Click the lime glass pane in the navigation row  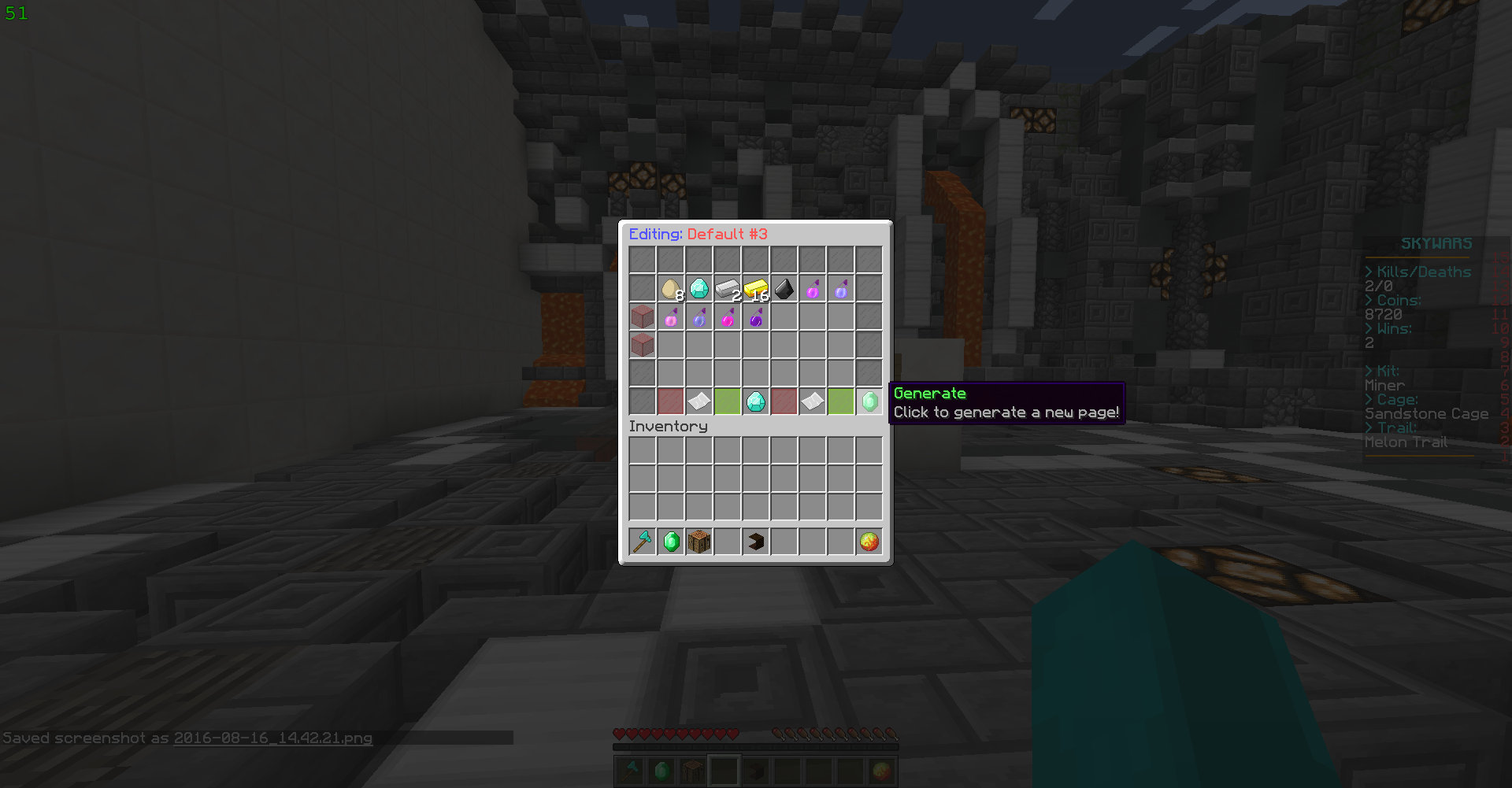pyautogui.click(x=728, y=401)
